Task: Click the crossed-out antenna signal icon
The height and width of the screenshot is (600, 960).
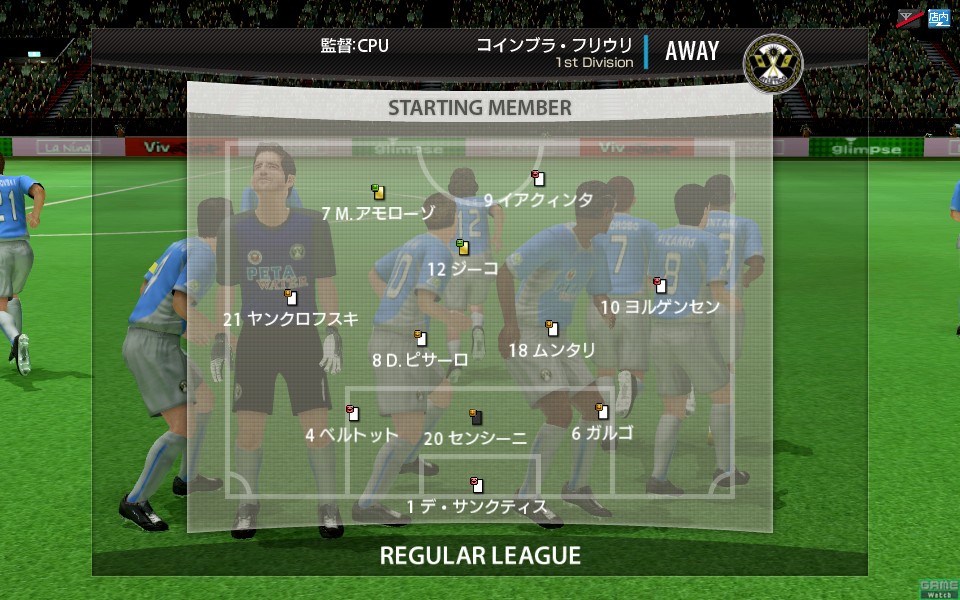Action: tap(909, 17)
